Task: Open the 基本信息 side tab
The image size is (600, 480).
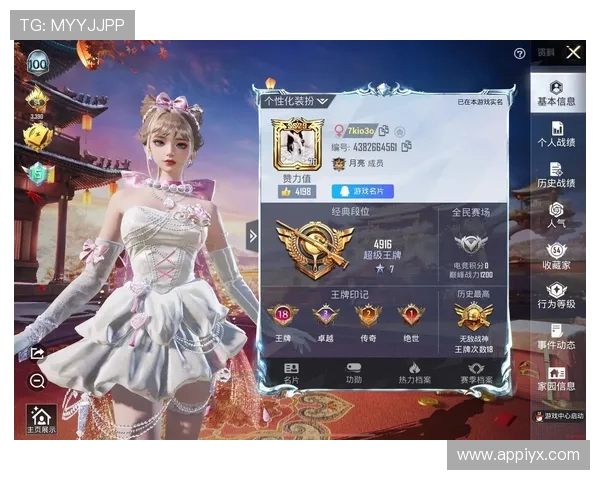Action: tap(556, 94)
